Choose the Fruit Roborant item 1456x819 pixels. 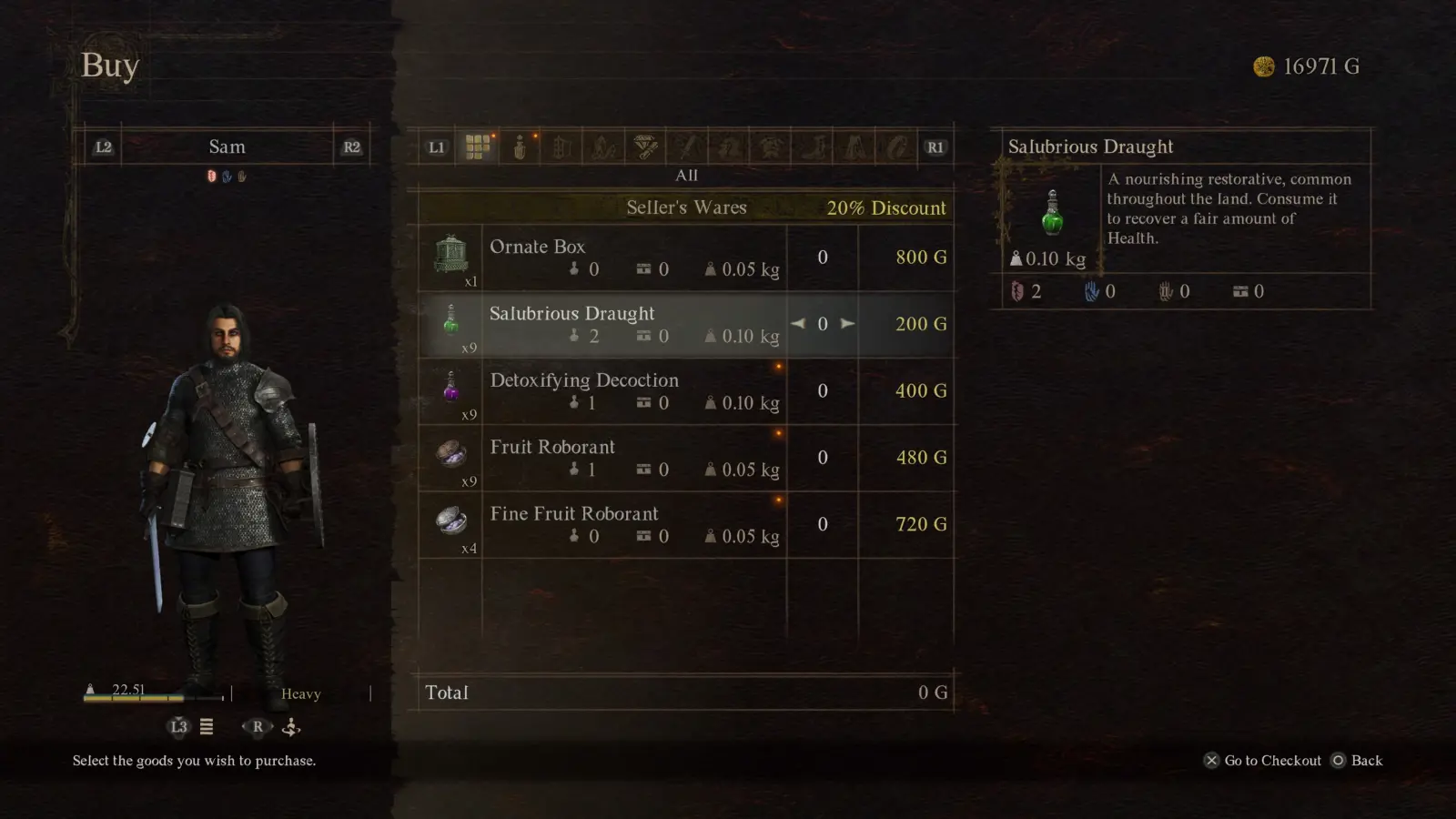628,458
